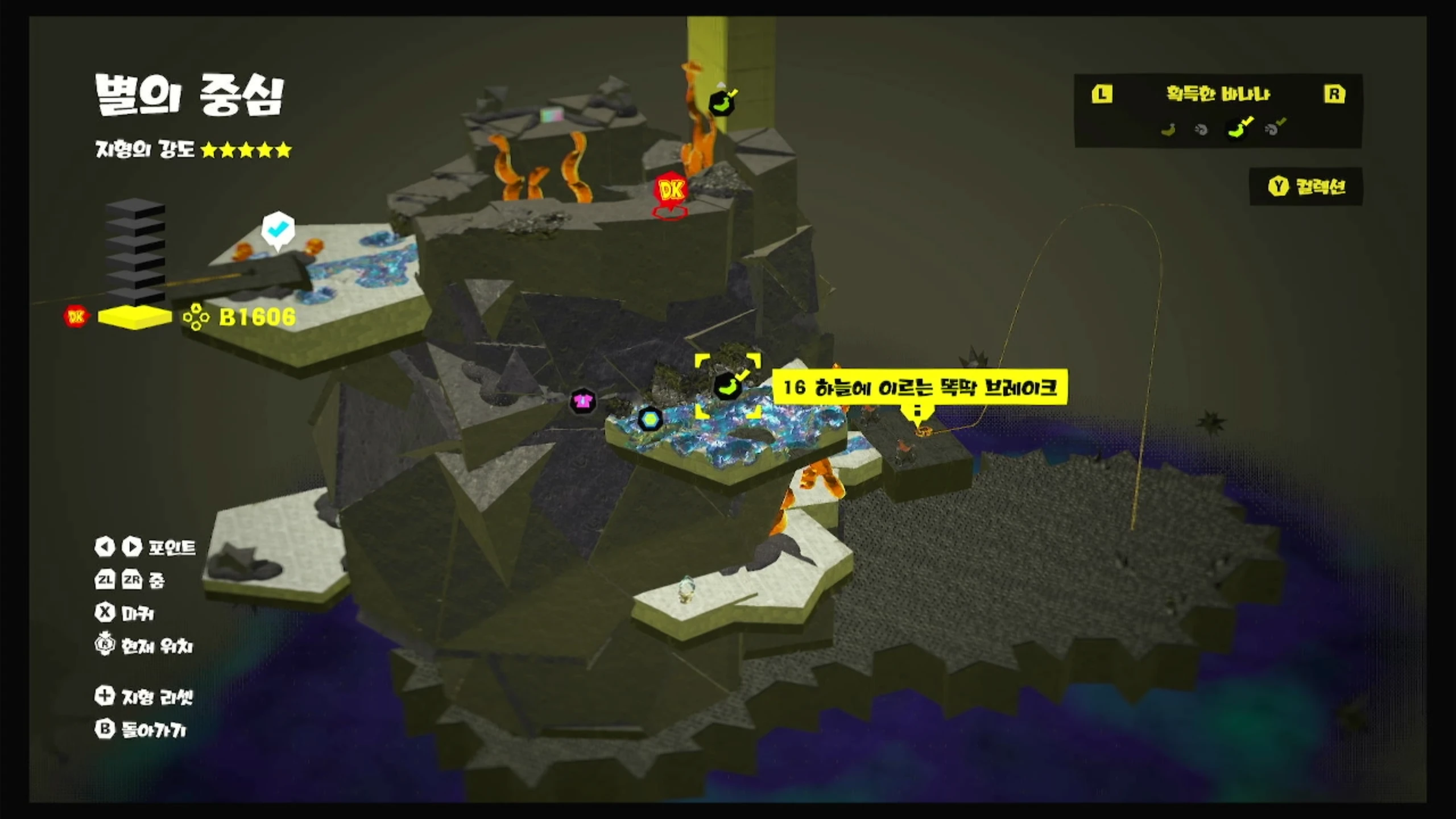Click the 마커 marker option
The image size is (1456, 819).
tap(125, 613)
